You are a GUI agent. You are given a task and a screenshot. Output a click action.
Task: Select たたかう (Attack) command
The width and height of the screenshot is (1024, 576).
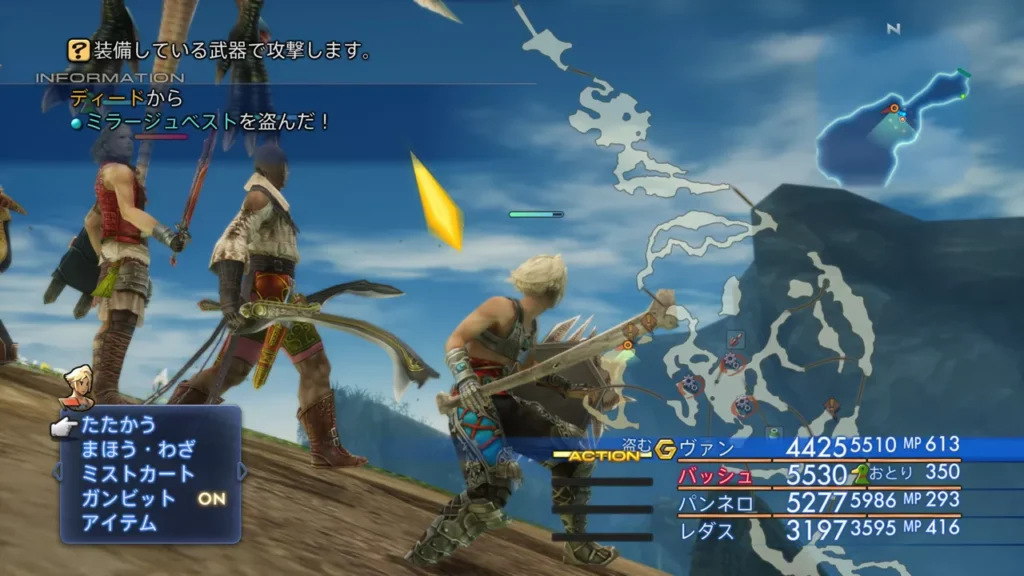coord(119,425)
